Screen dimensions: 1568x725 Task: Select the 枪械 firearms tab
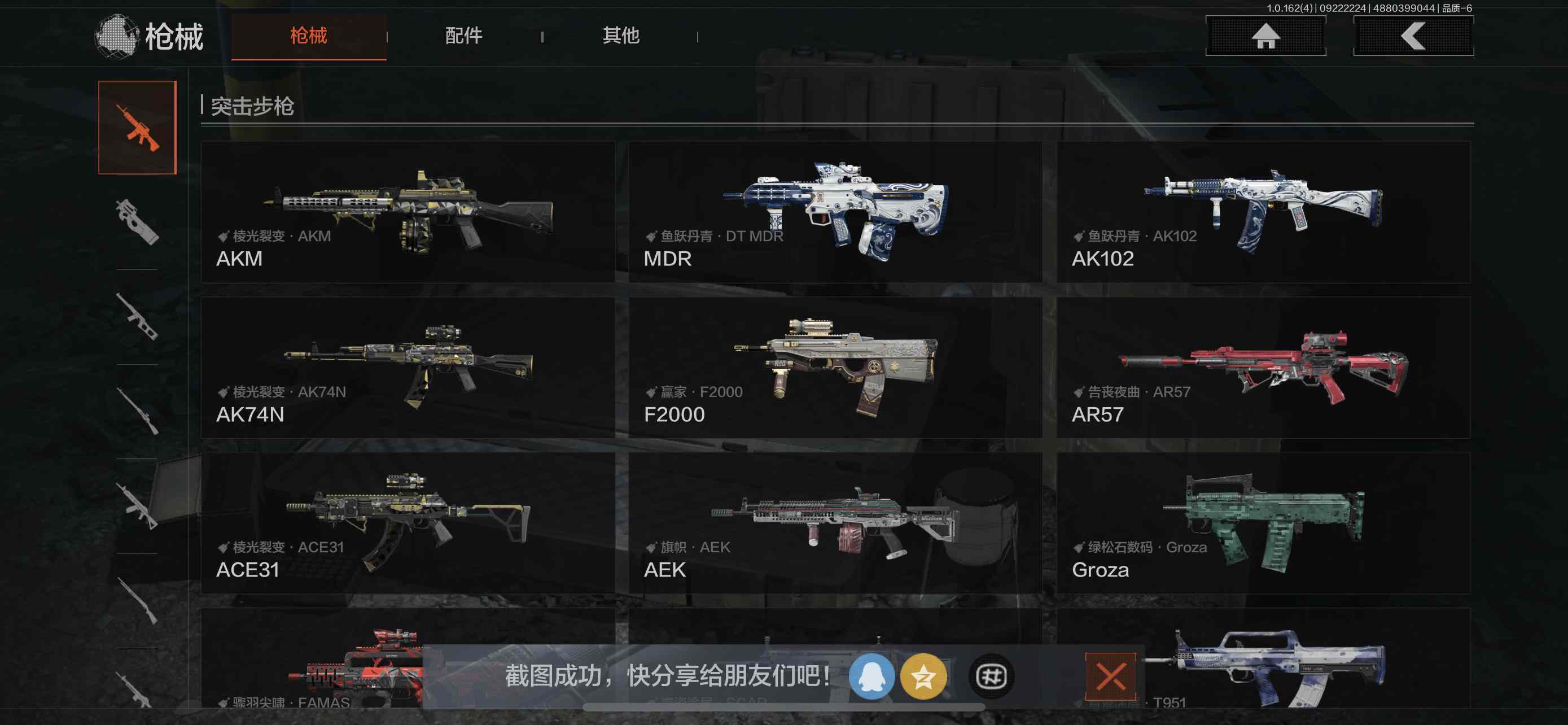pyautogui.click(x=309, y=36)
